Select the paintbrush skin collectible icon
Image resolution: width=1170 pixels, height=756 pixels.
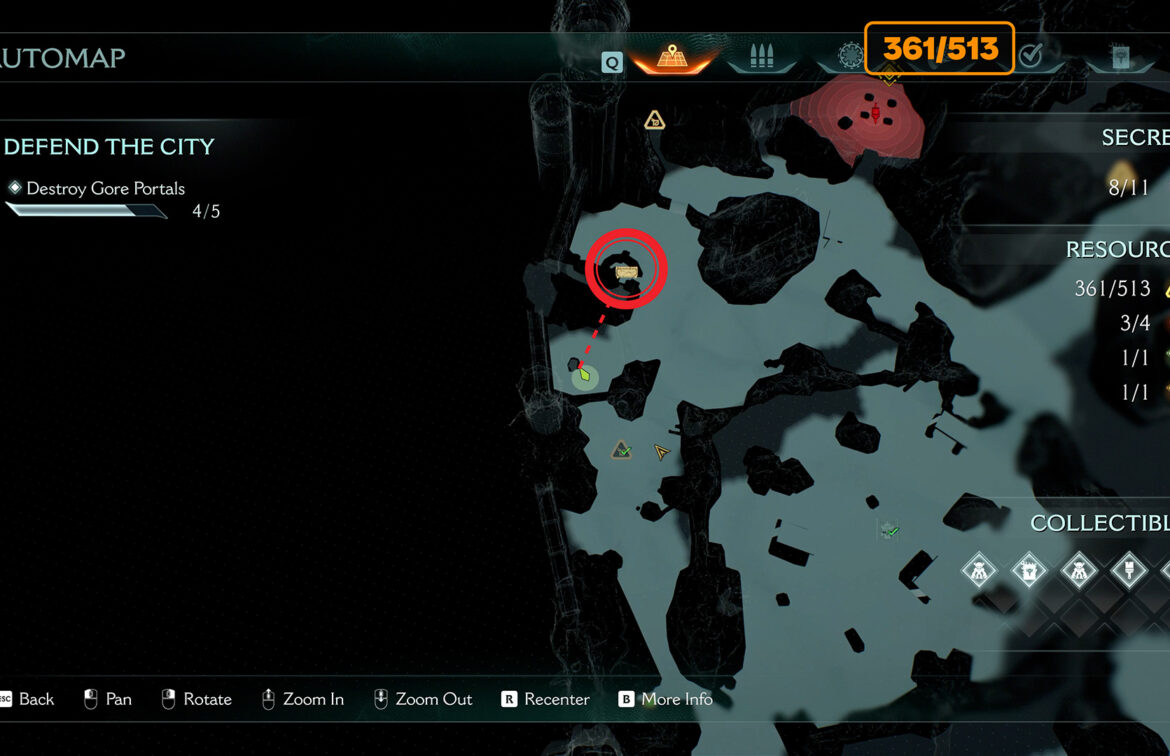point(1129,572)
